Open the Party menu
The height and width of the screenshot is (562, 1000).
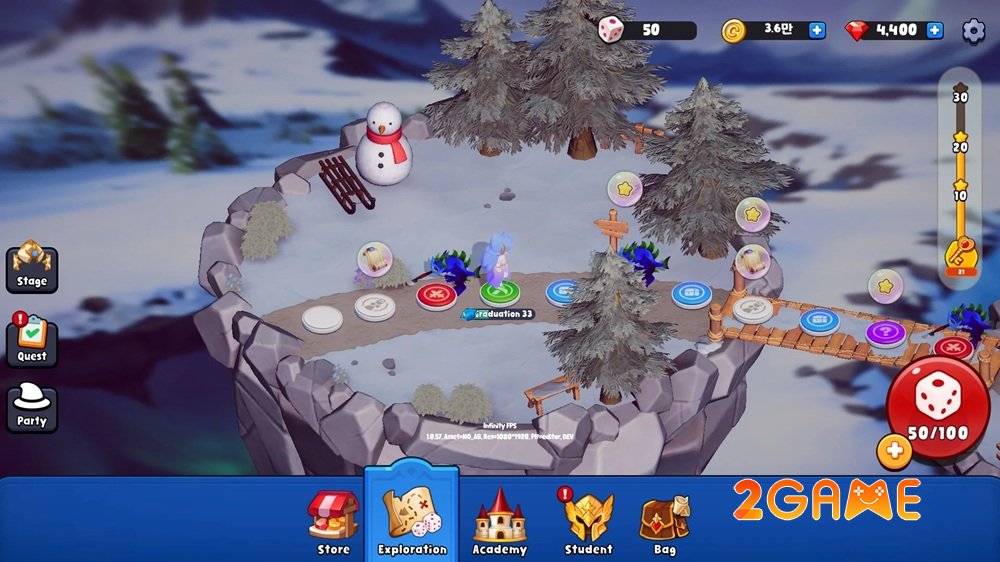coord(32,407)
